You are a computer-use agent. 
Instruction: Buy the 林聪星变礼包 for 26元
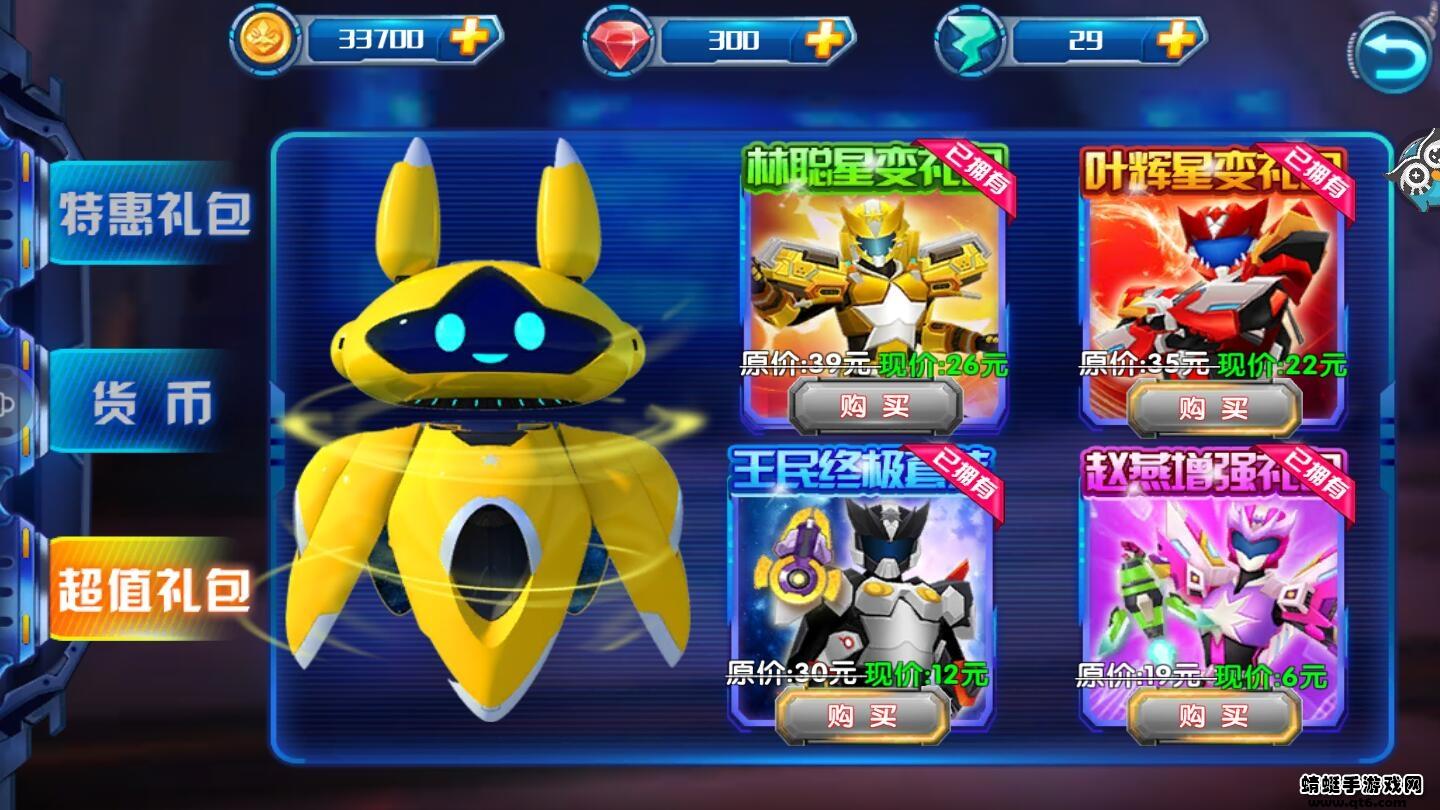click(x=875, y=407)
